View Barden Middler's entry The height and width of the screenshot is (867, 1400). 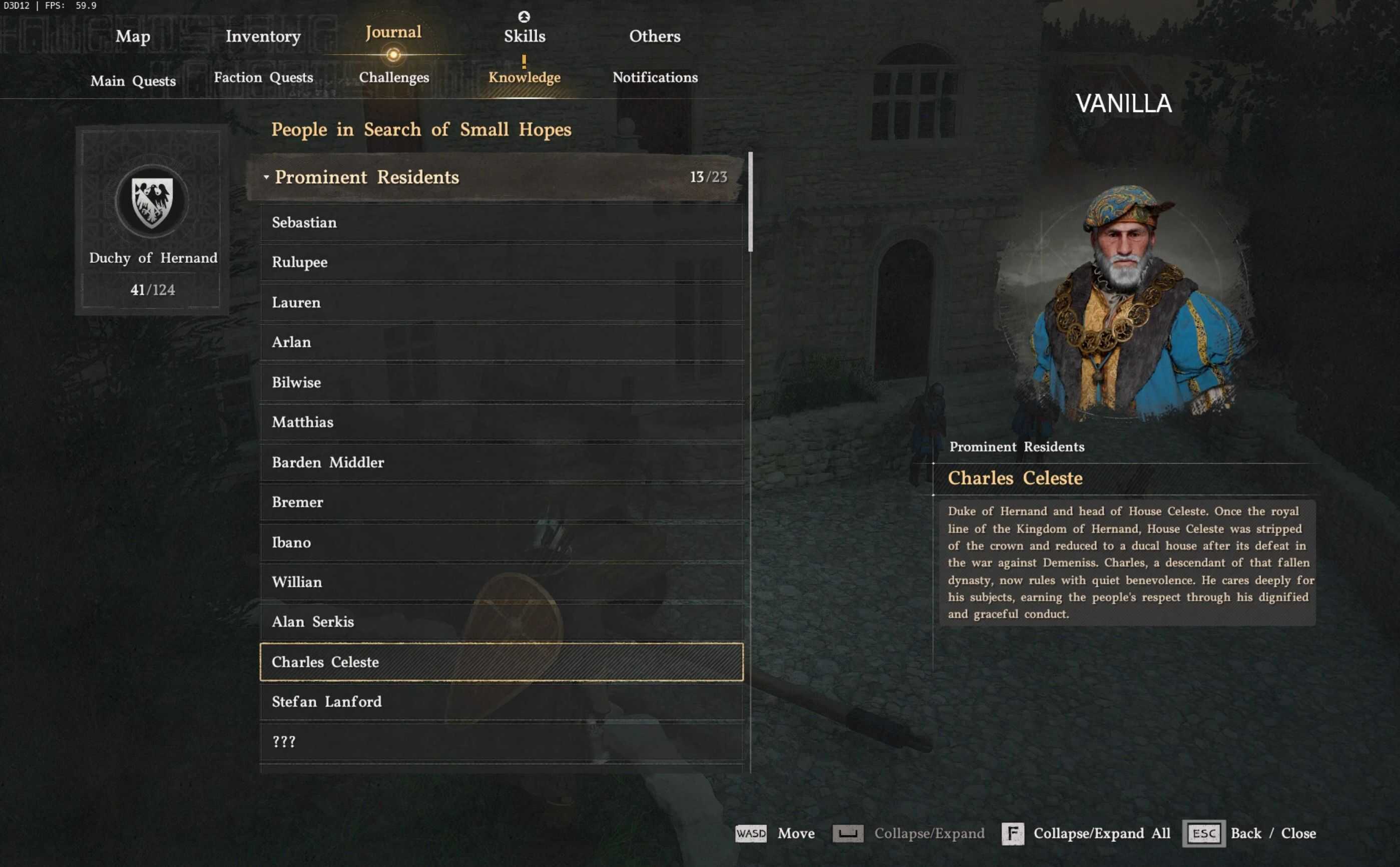(502, 462)
